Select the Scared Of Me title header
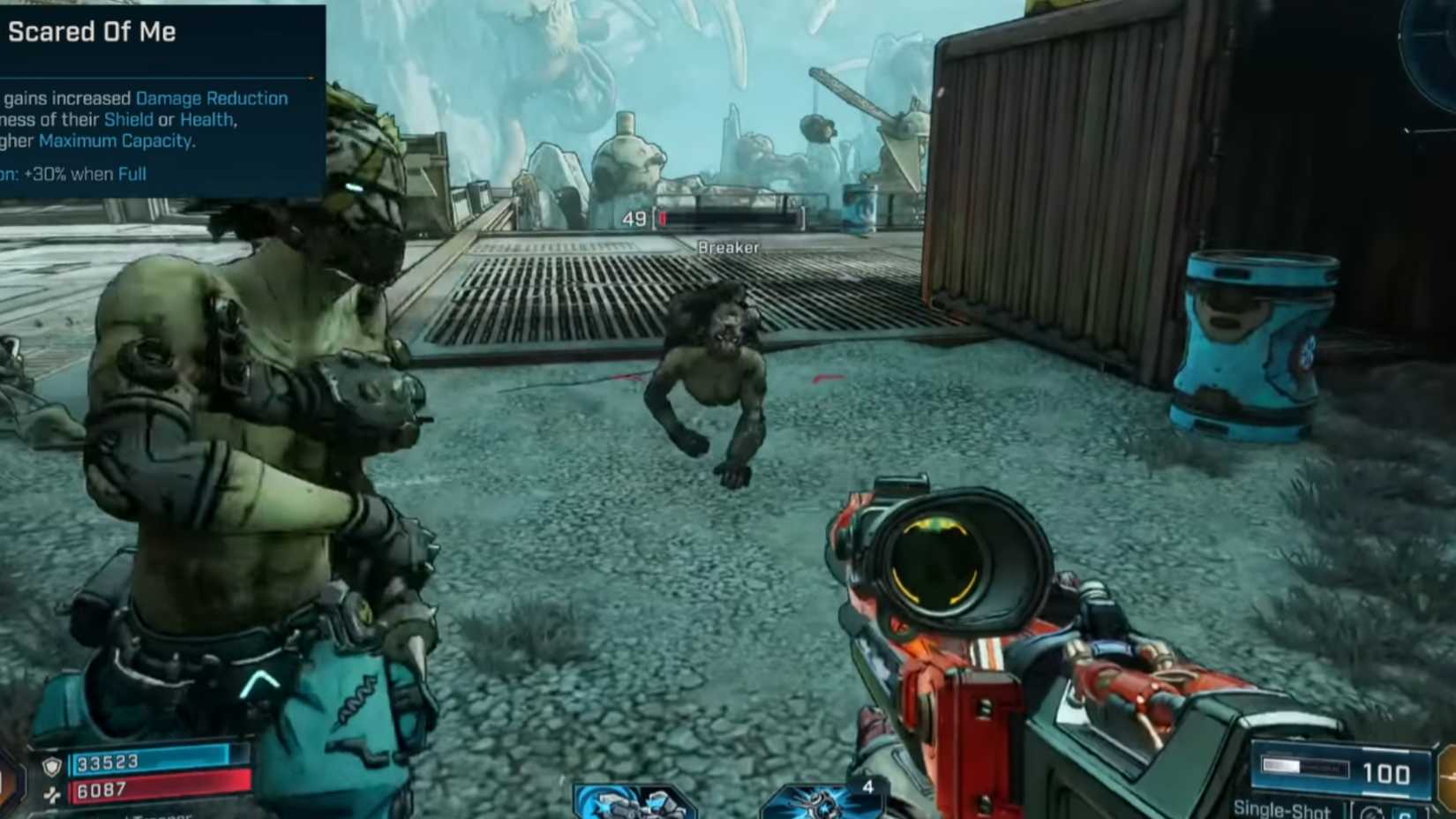 pos(93,32)
